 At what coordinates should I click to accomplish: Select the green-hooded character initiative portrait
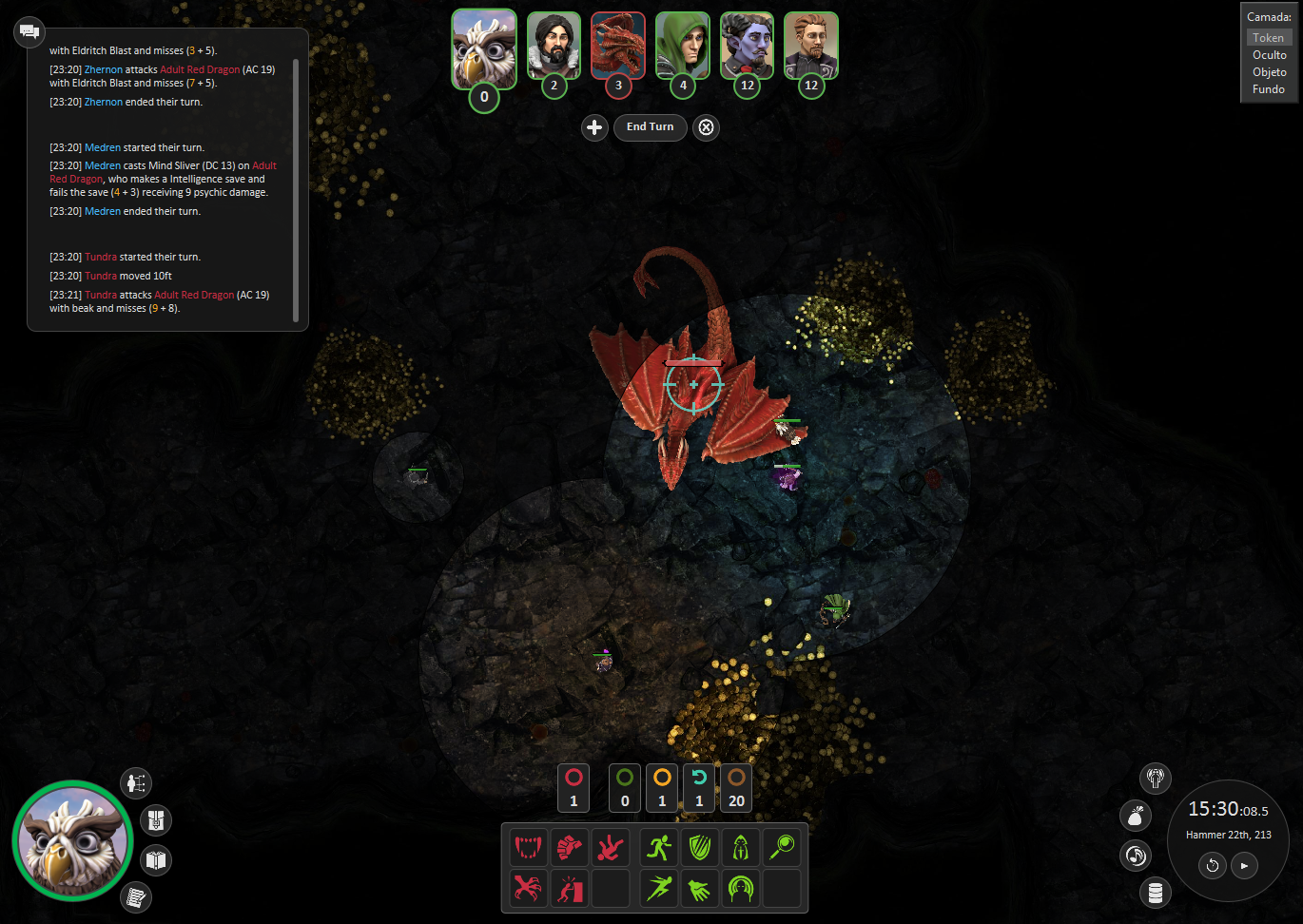[x=683, y=46]
